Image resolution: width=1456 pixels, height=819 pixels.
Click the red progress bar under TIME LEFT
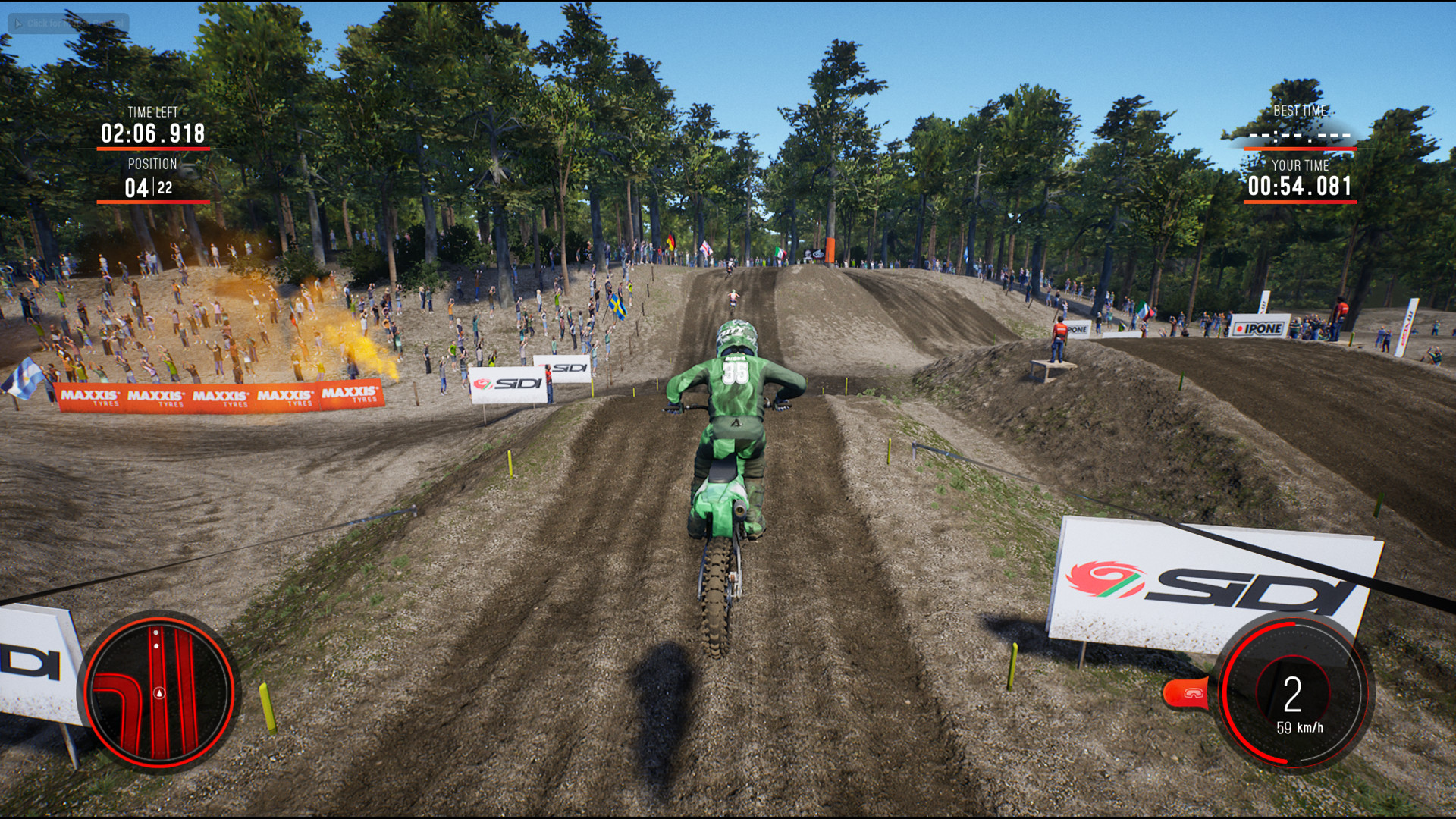coord(150,149)
